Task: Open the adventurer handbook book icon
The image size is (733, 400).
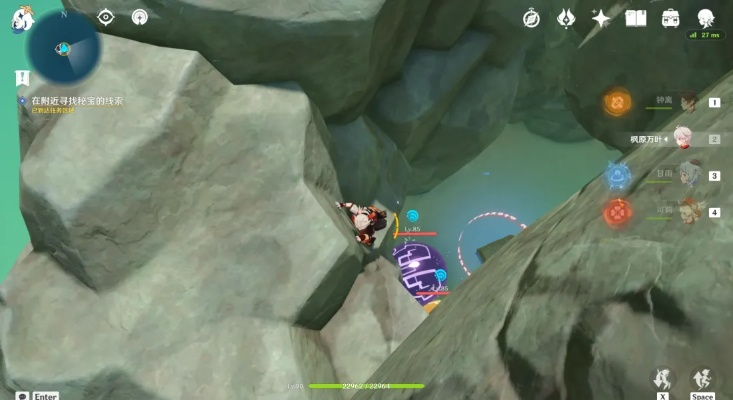Action: [x=636, y=18]
